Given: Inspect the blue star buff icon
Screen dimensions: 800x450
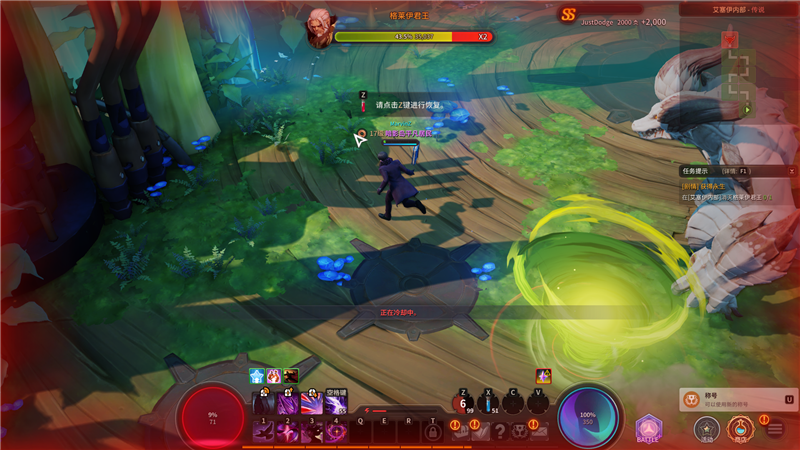Looking at the screenshot, I should click(x=257, y=376).
